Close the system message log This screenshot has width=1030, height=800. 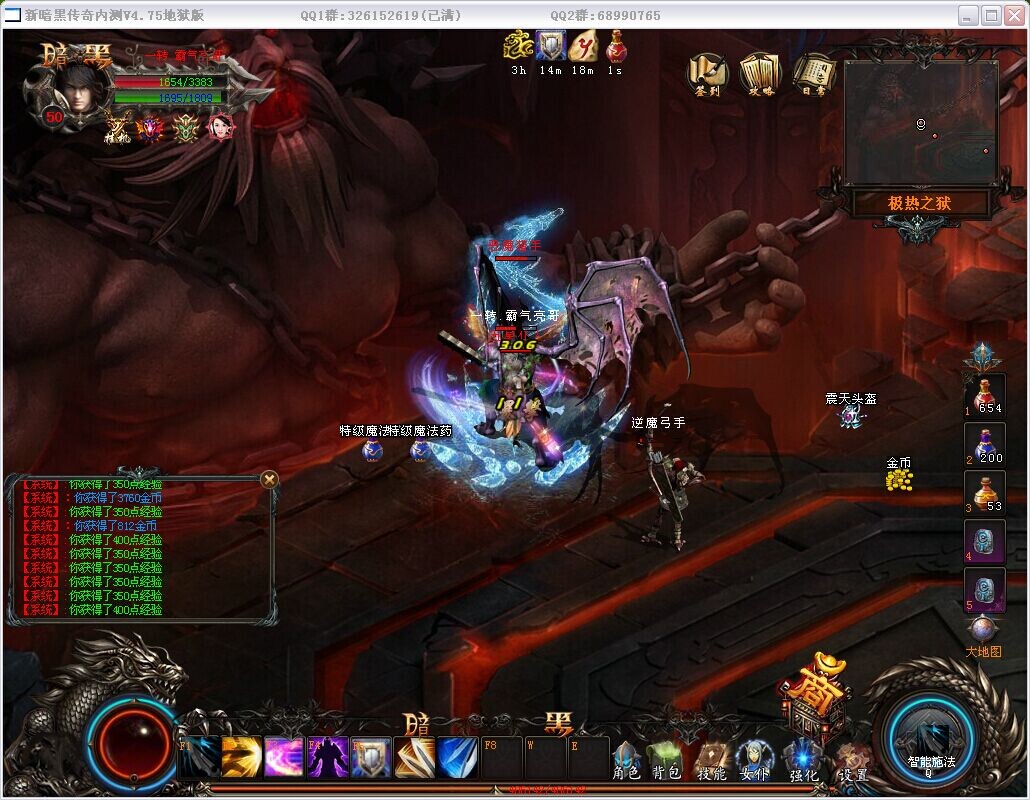[269, 480]
